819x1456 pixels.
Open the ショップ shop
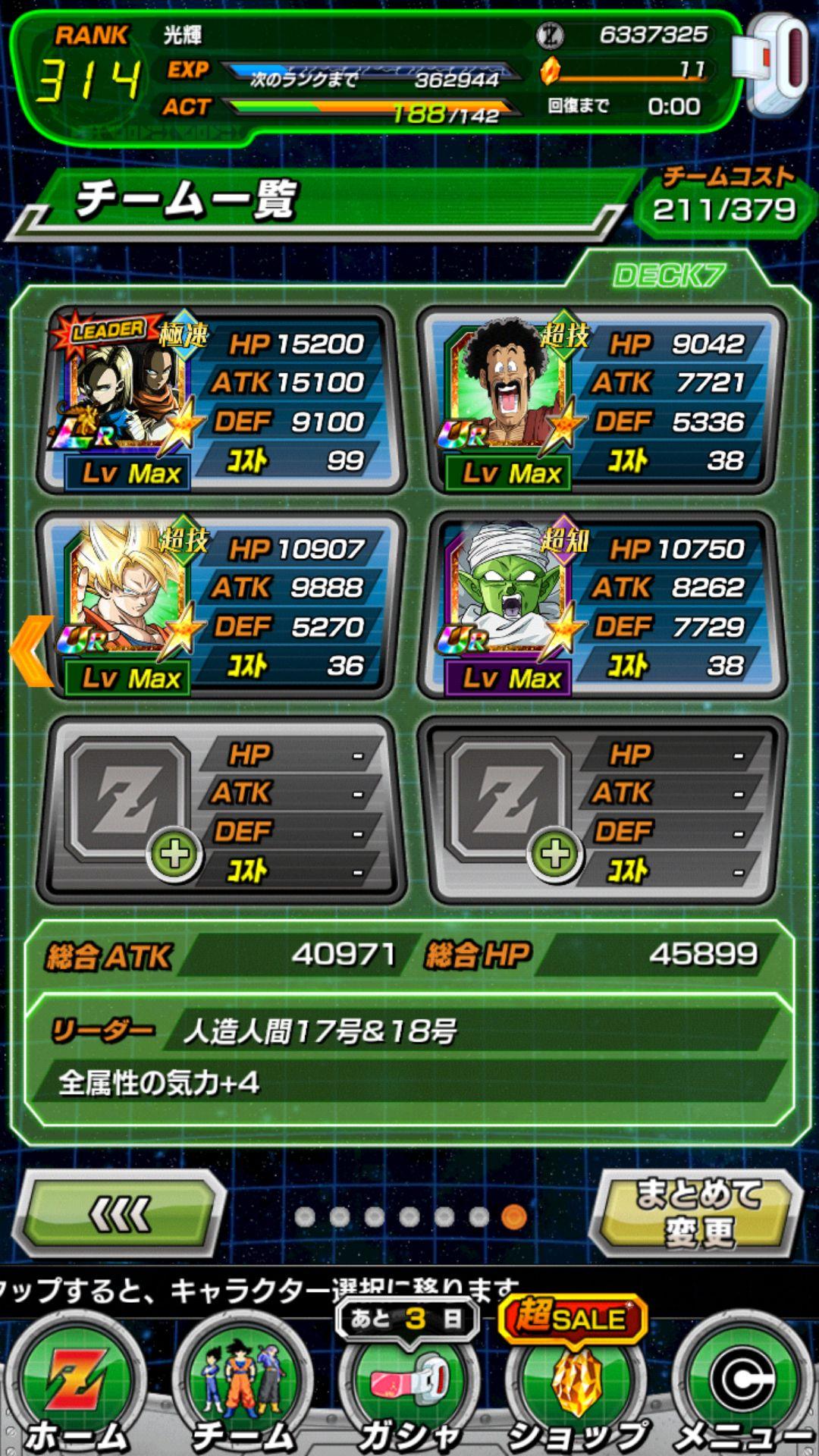(576, 1388)
